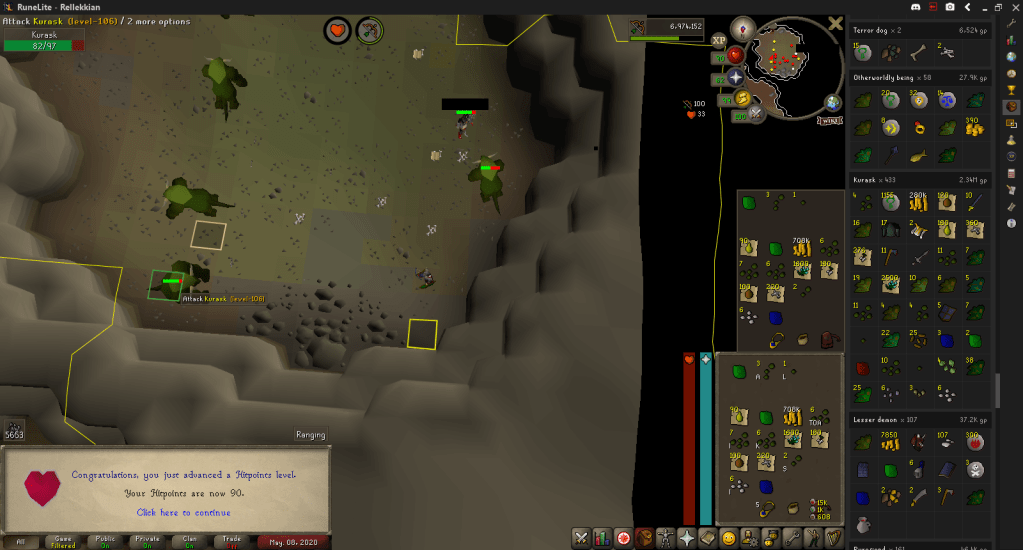1023x550 pixels.
Task: Open the Music player harp tab
Action: (835, 538)
